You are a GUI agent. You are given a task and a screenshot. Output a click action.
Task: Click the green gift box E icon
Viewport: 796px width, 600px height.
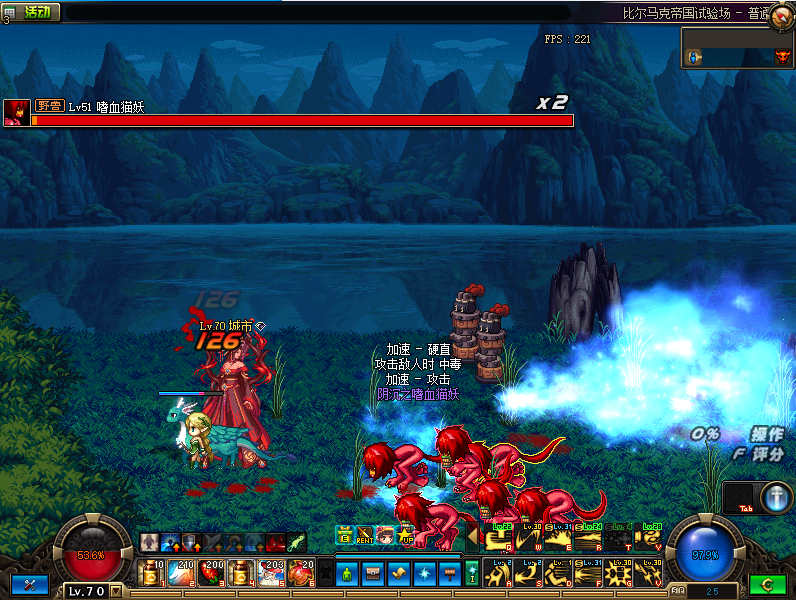tap(345, 535)
